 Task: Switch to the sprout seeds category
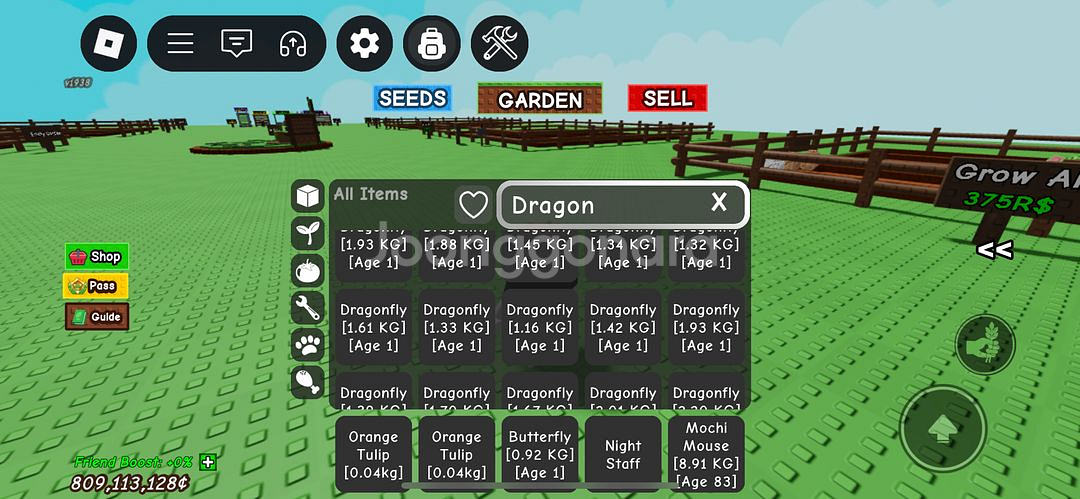tap(307, 233)
